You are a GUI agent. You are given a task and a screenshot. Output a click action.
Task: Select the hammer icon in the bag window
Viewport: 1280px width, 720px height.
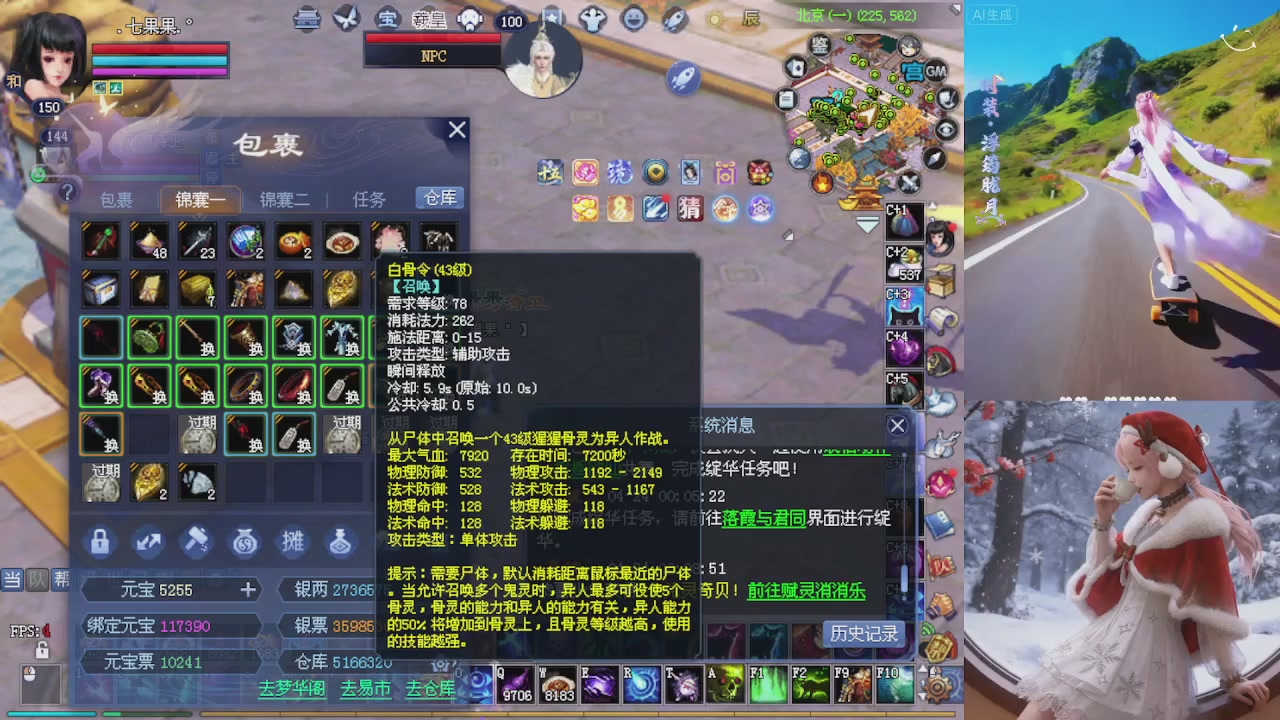197,540
